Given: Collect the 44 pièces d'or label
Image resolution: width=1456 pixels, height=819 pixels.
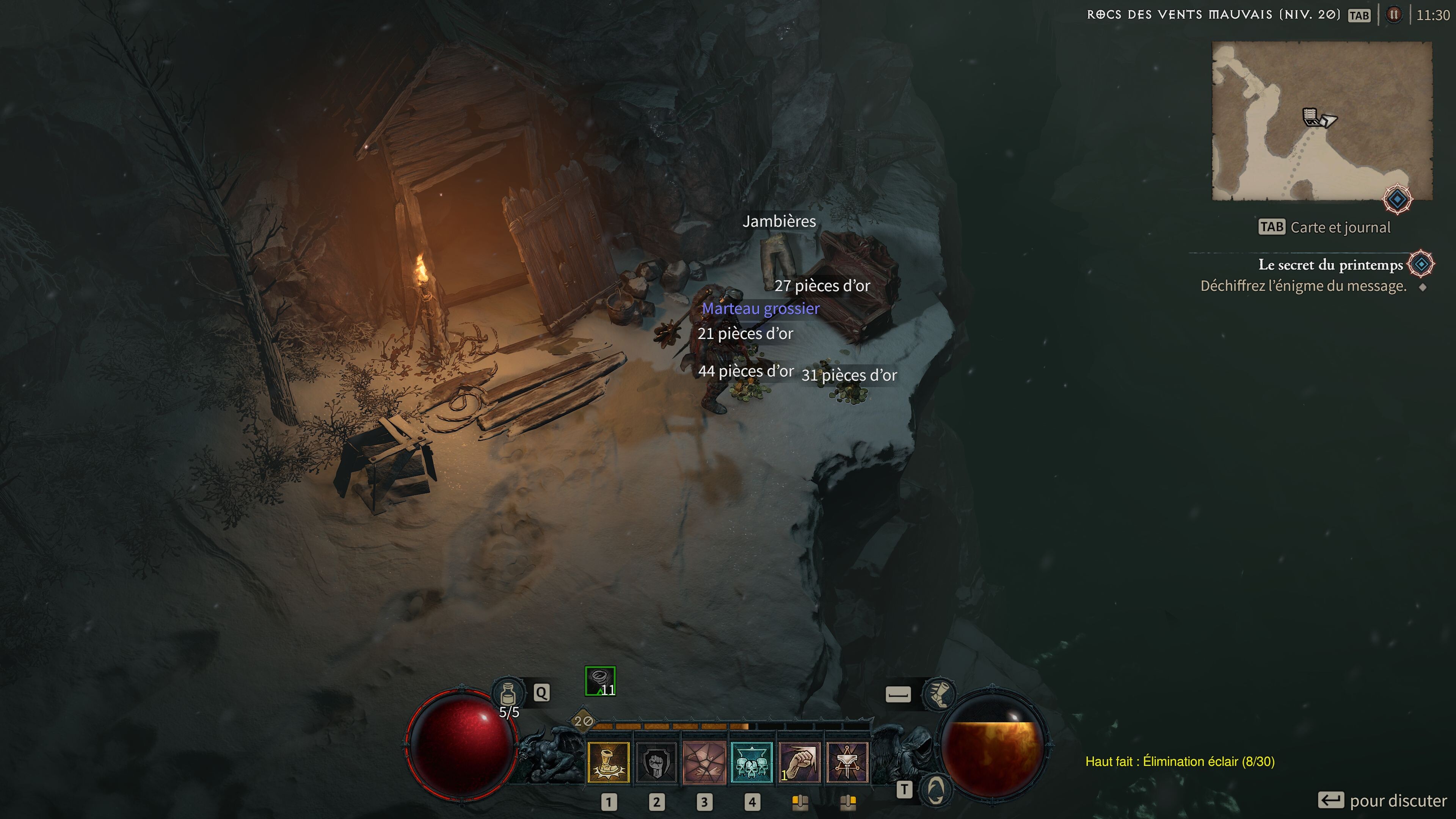Looking at the screenshot, I should (745, 371).
